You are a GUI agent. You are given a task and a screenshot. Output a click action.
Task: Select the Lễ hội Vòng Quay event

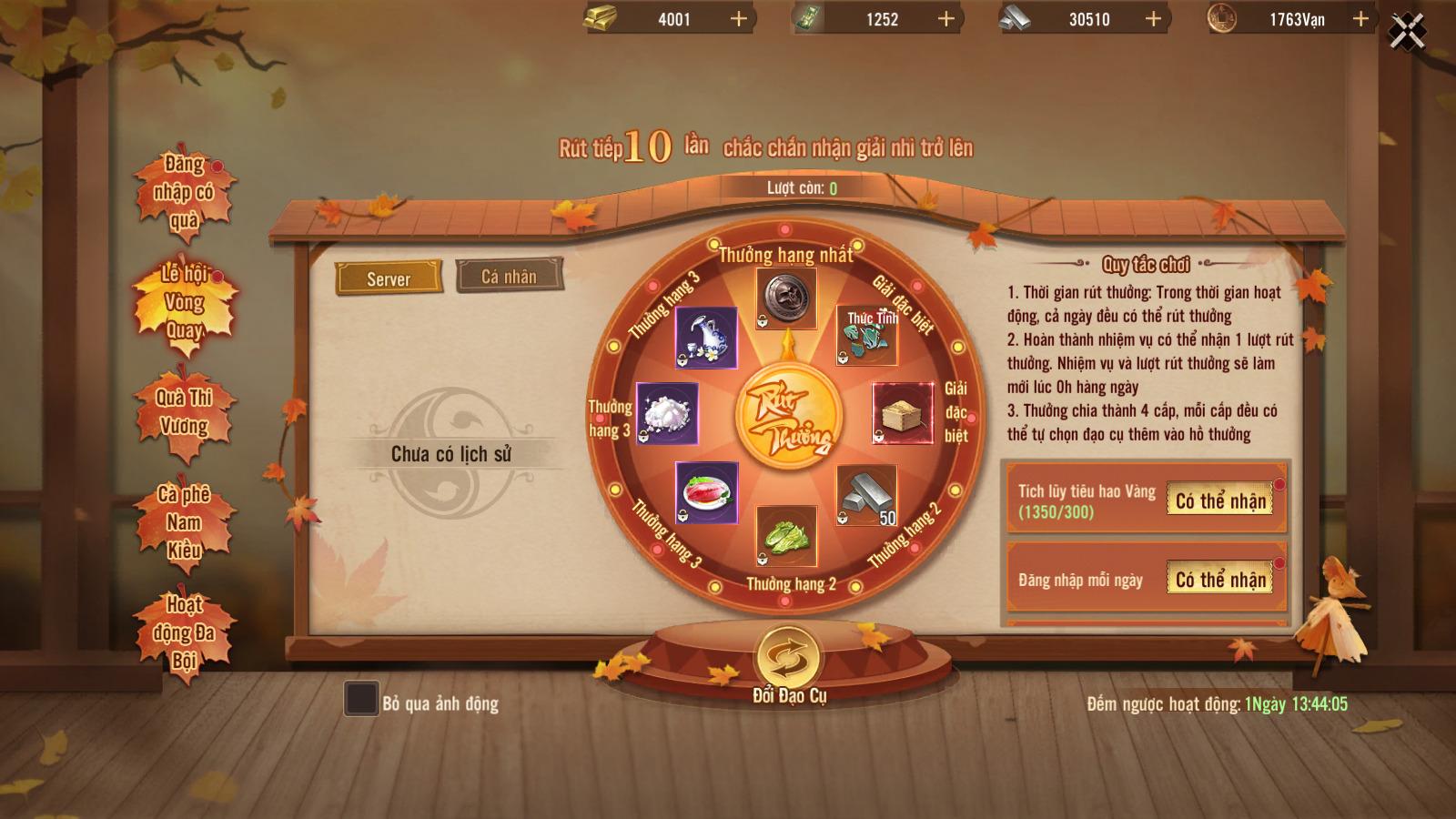click(x=185, y=302)
